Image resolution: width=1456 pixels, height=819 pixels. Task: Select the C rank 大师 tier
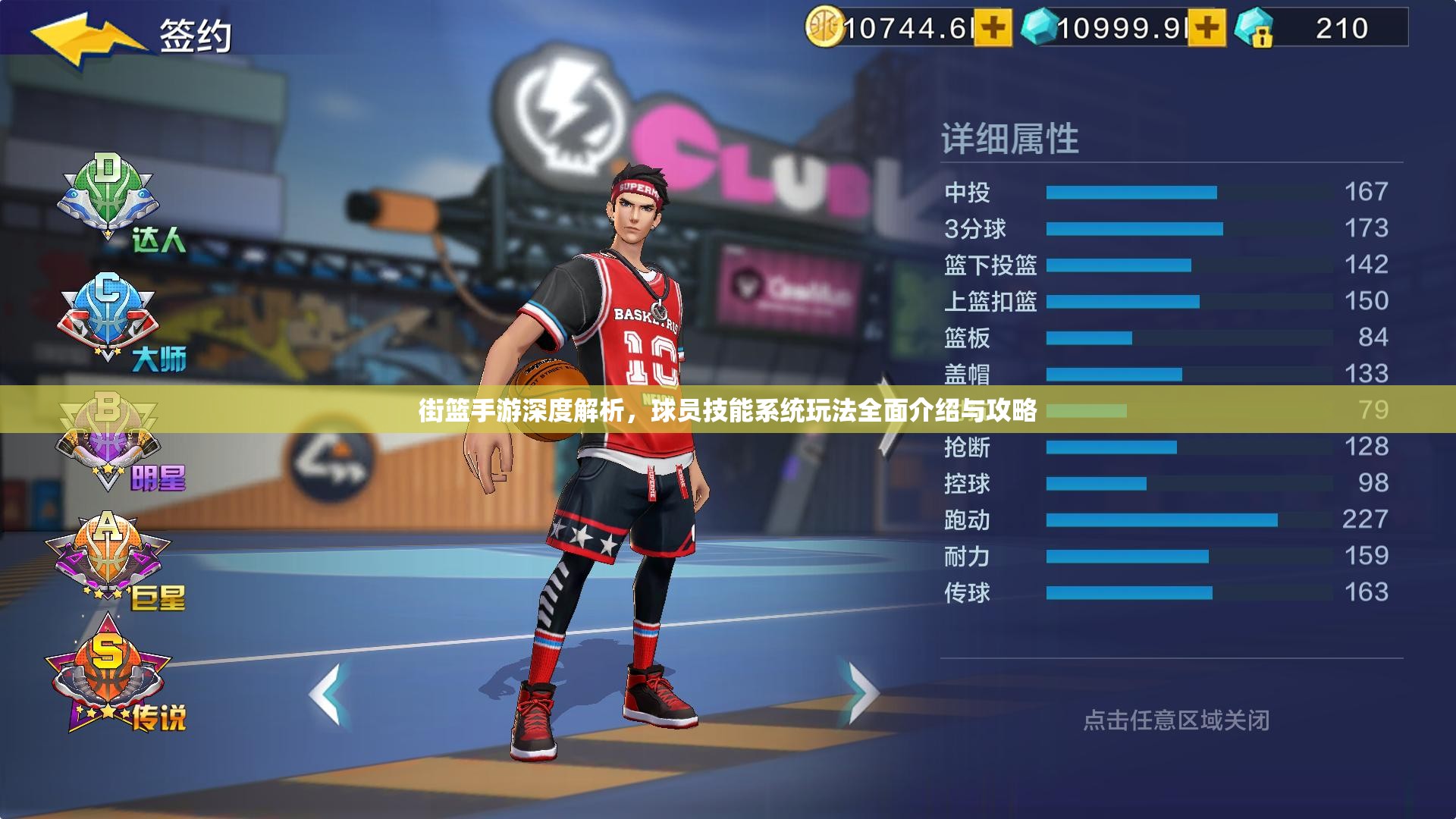(x=110, y=318)
